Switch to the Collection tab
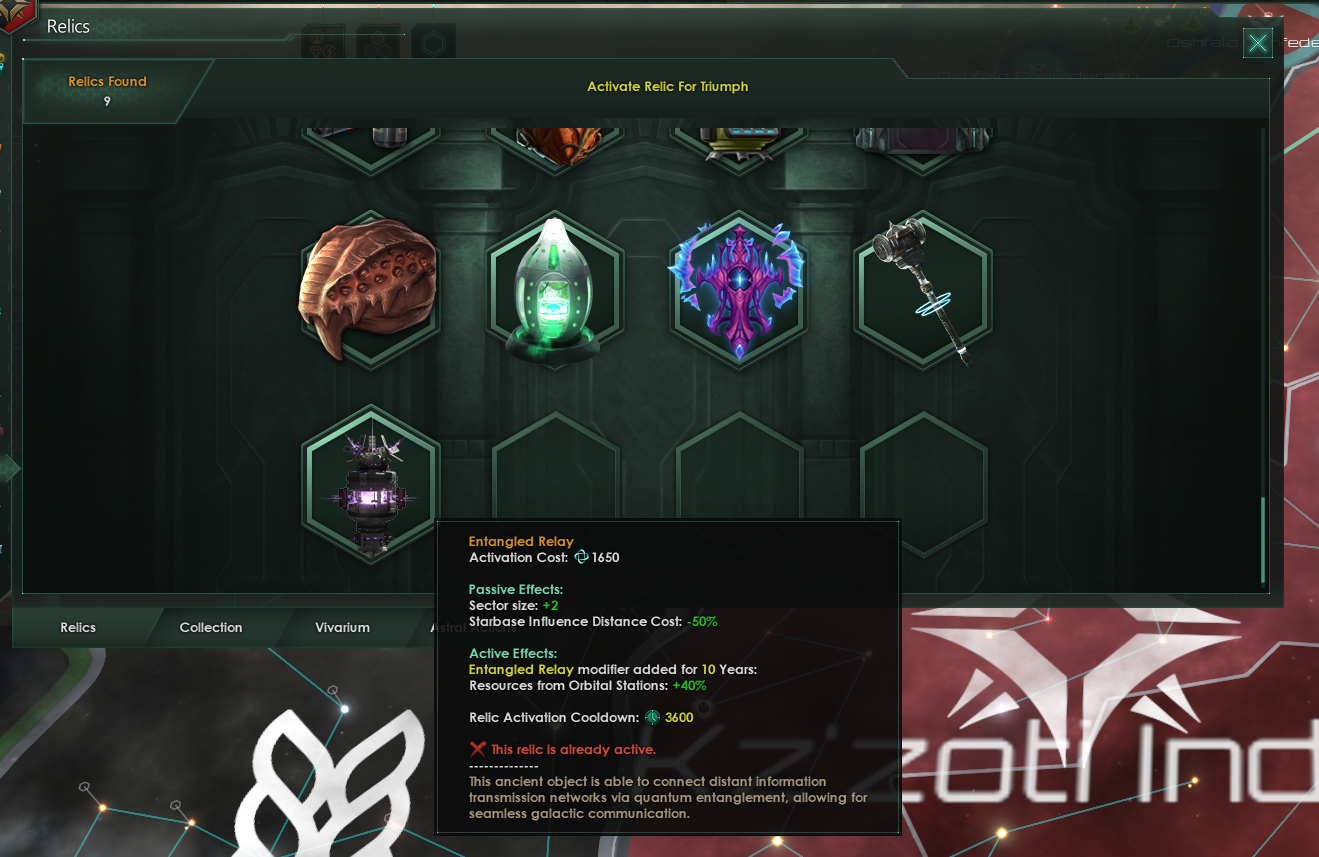The image size is (1319, 857). click(x=211, y=628)
